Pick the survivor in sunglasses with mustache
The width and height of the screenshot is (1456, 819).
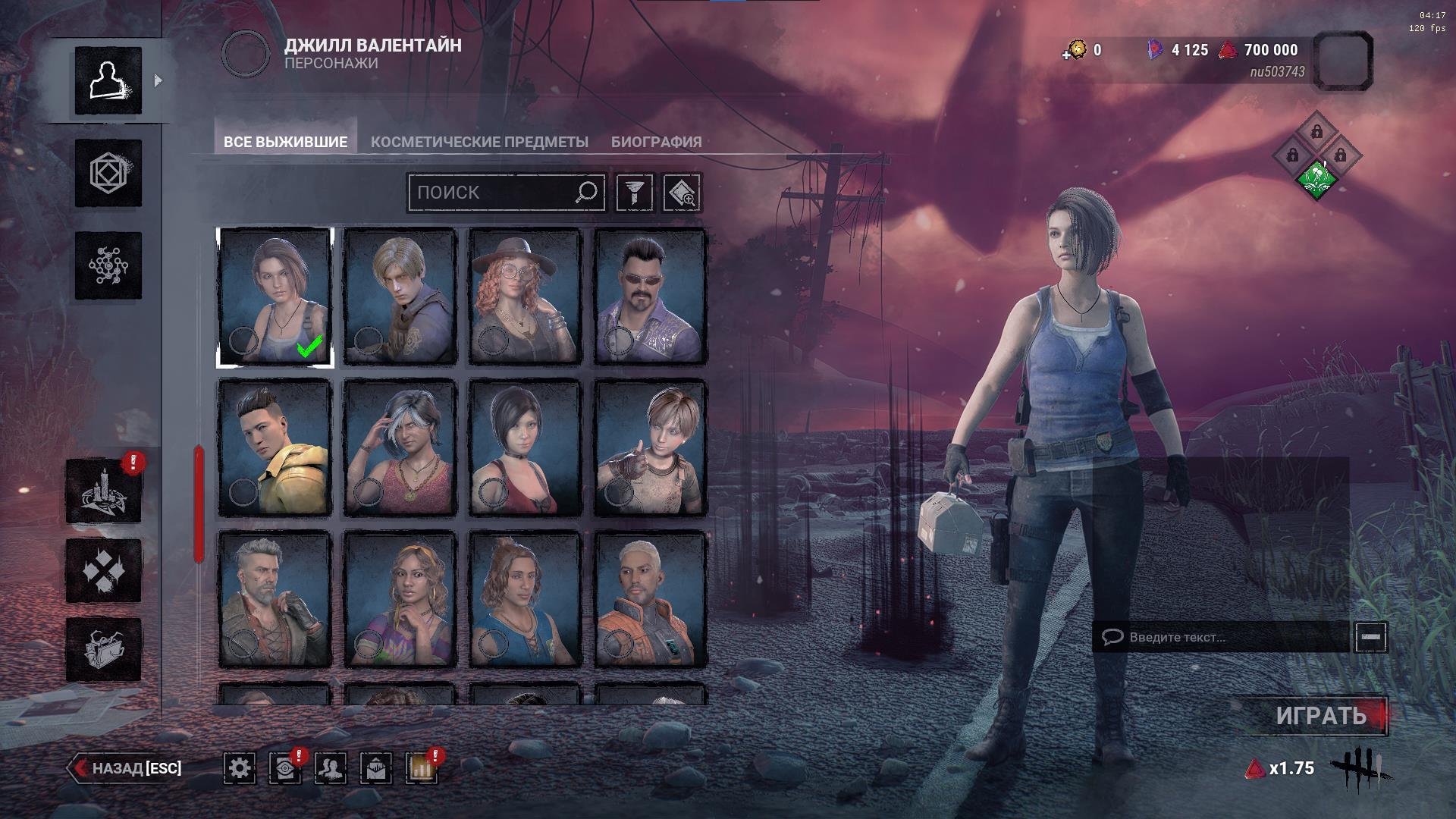650,297
